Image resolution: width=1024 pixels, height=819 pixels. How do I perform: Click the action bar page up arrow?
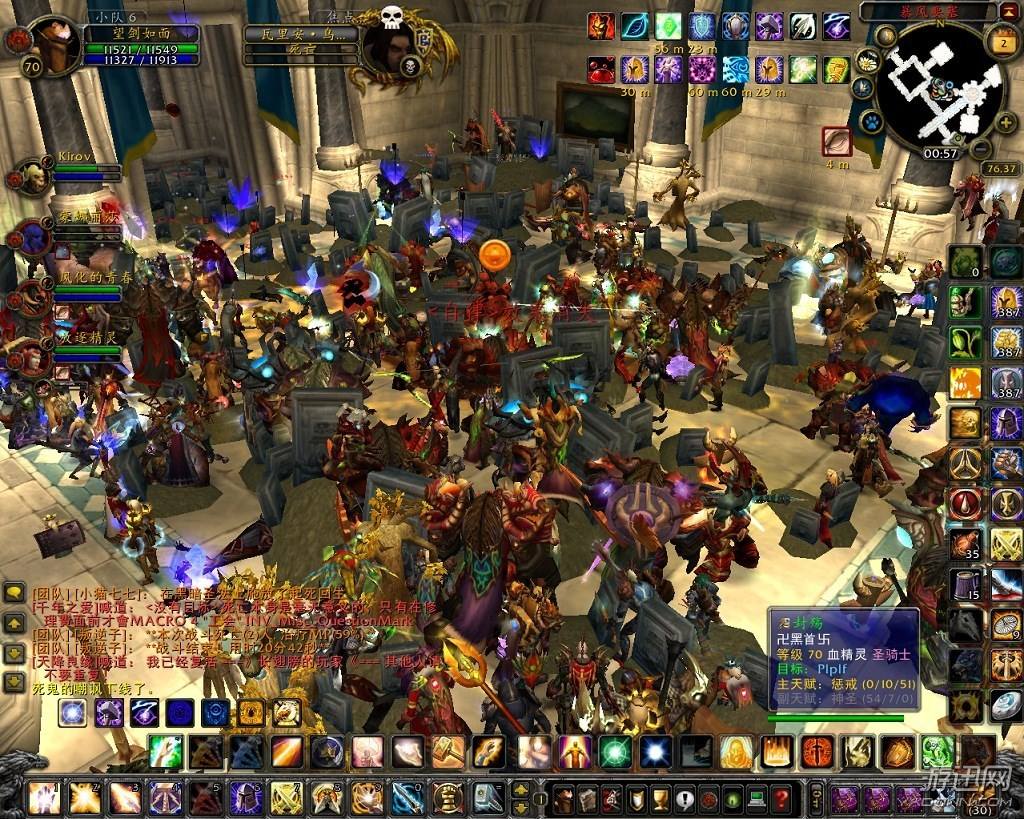pos(520,790)
